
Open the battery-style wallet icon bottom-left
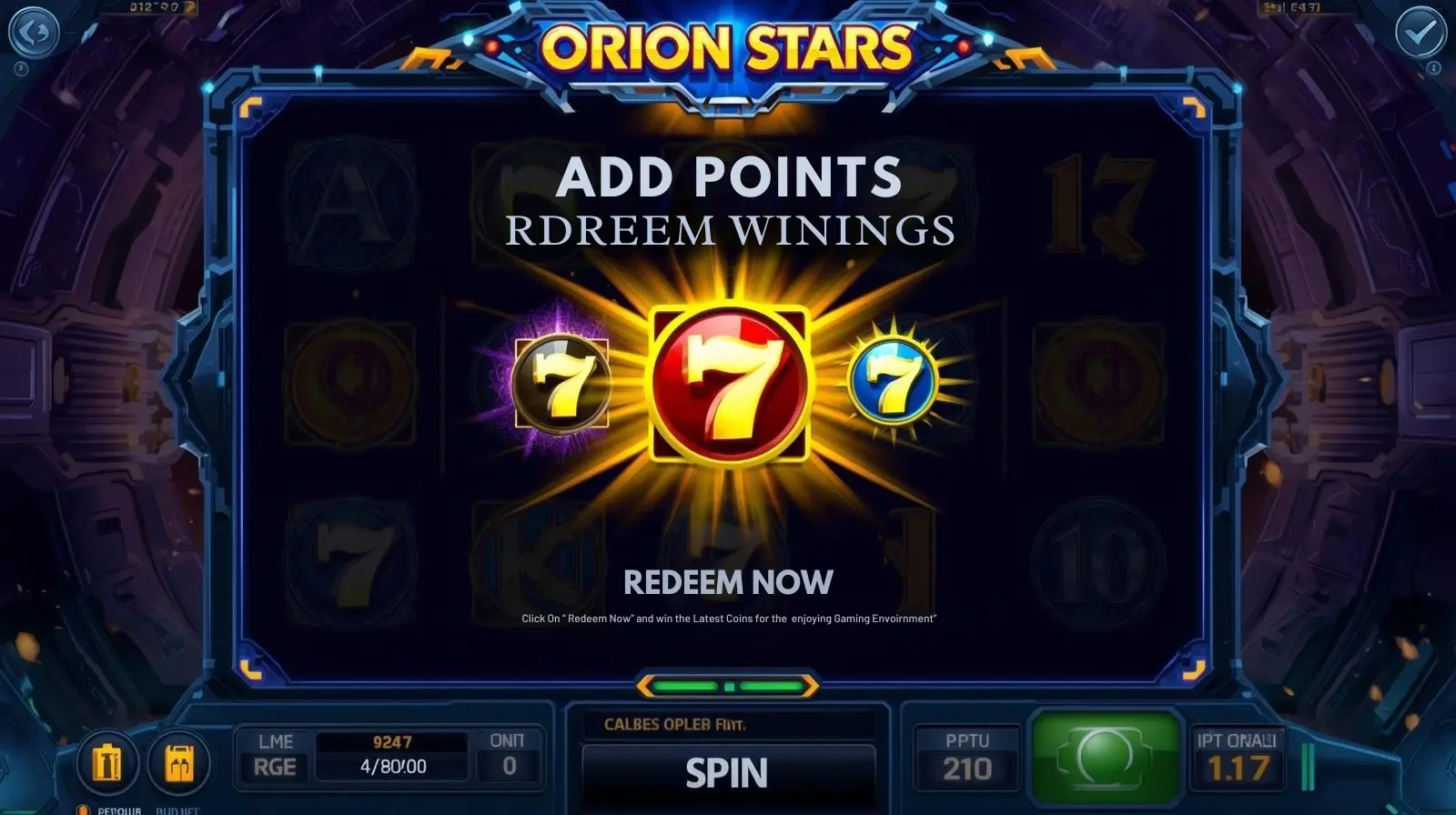pos(109,764)
